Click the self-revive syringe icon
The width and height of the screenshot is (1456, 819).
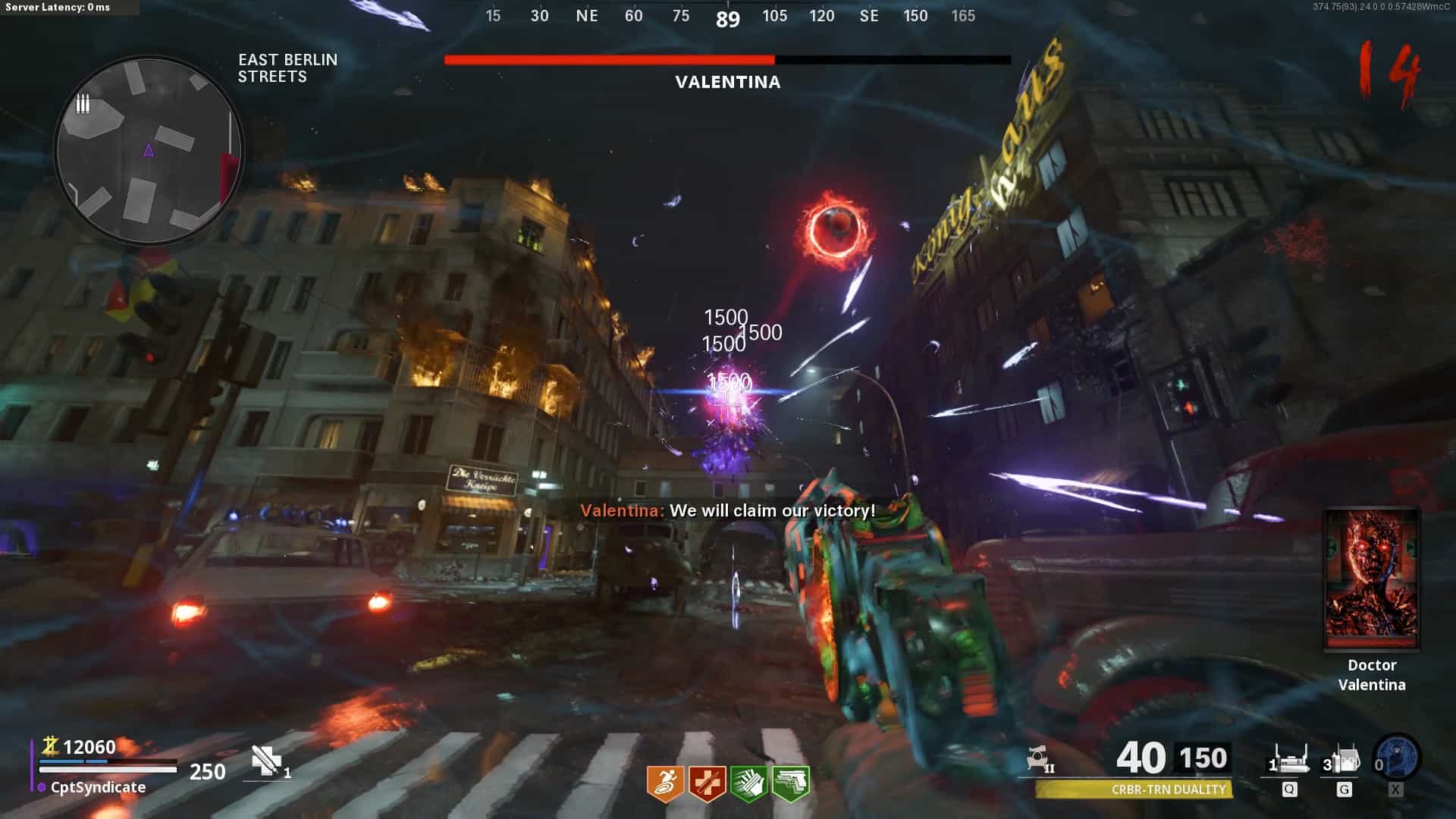[266, 761]
